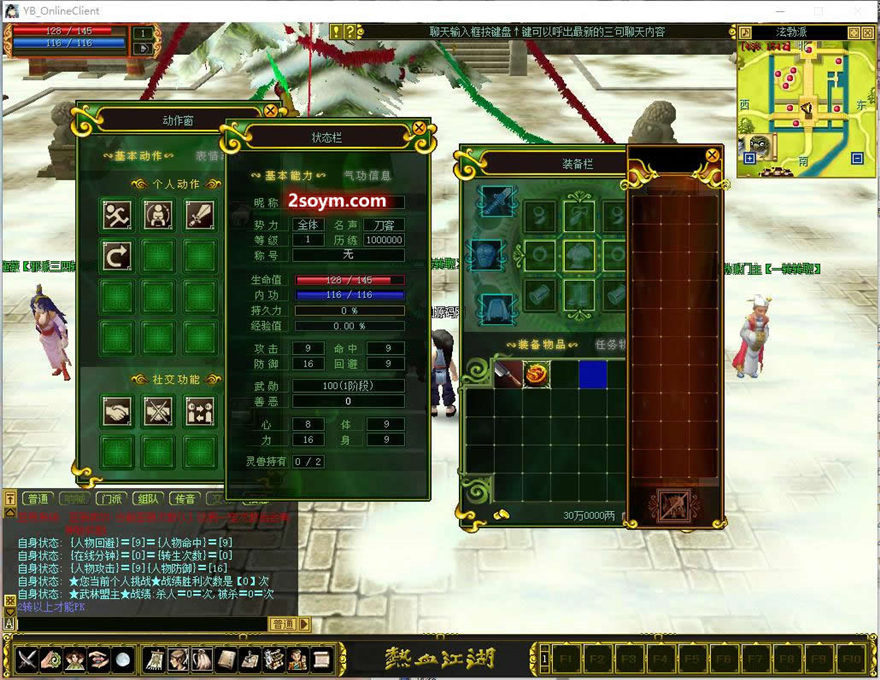
Task: Choose the handshake social function icon
Action: (x=118, y=410)
